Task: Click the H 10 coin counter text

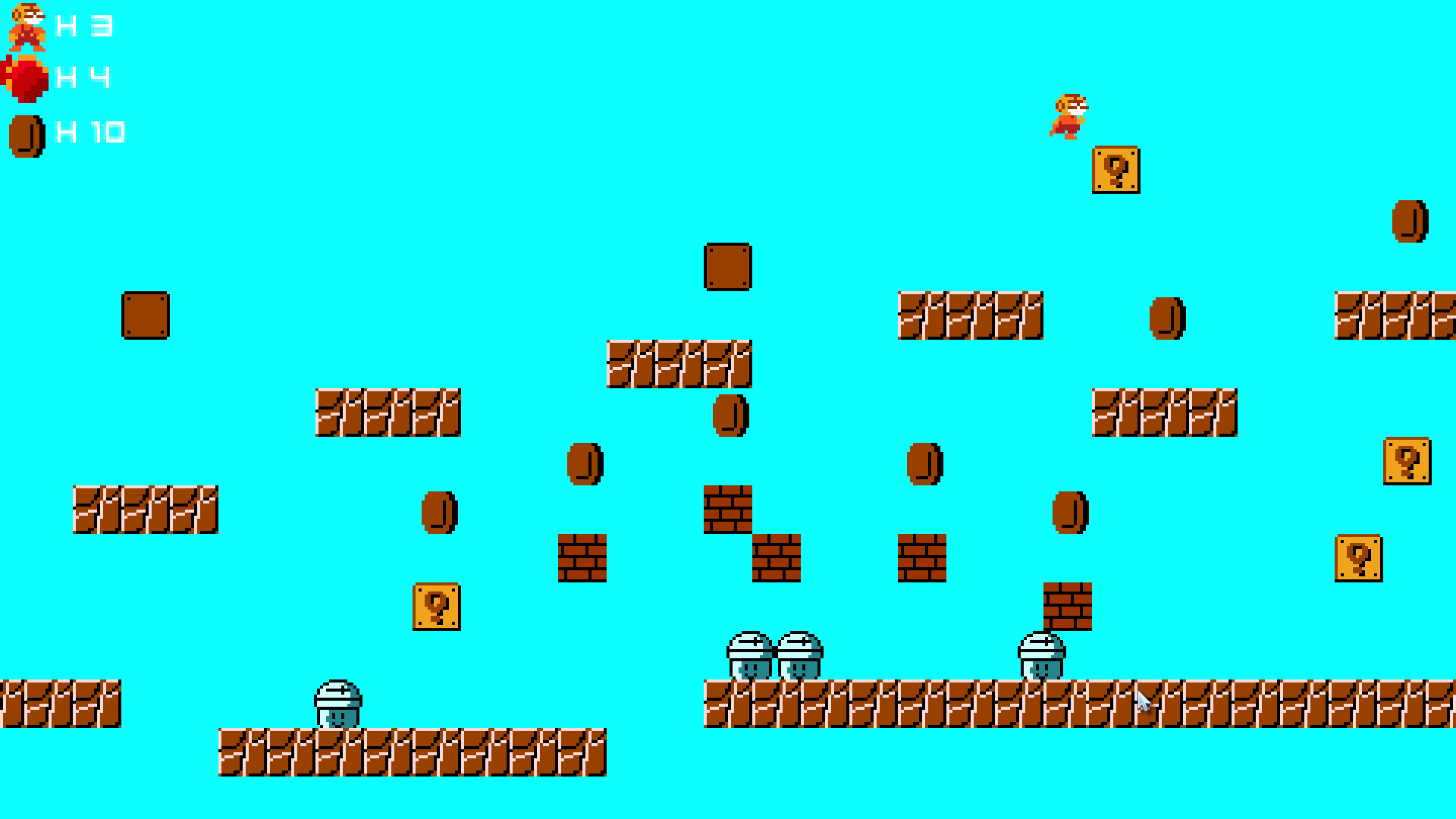Action: 91,130
